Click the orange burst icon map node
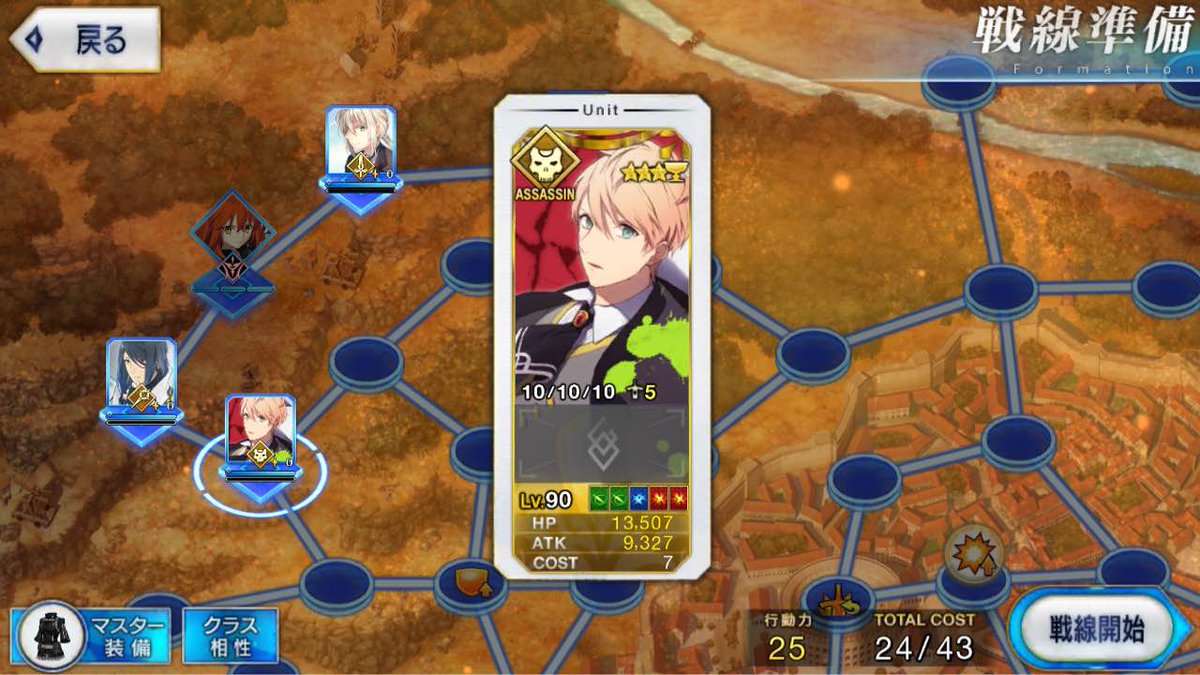Viewport: 1200px width, 675px height. coord(971,553)
